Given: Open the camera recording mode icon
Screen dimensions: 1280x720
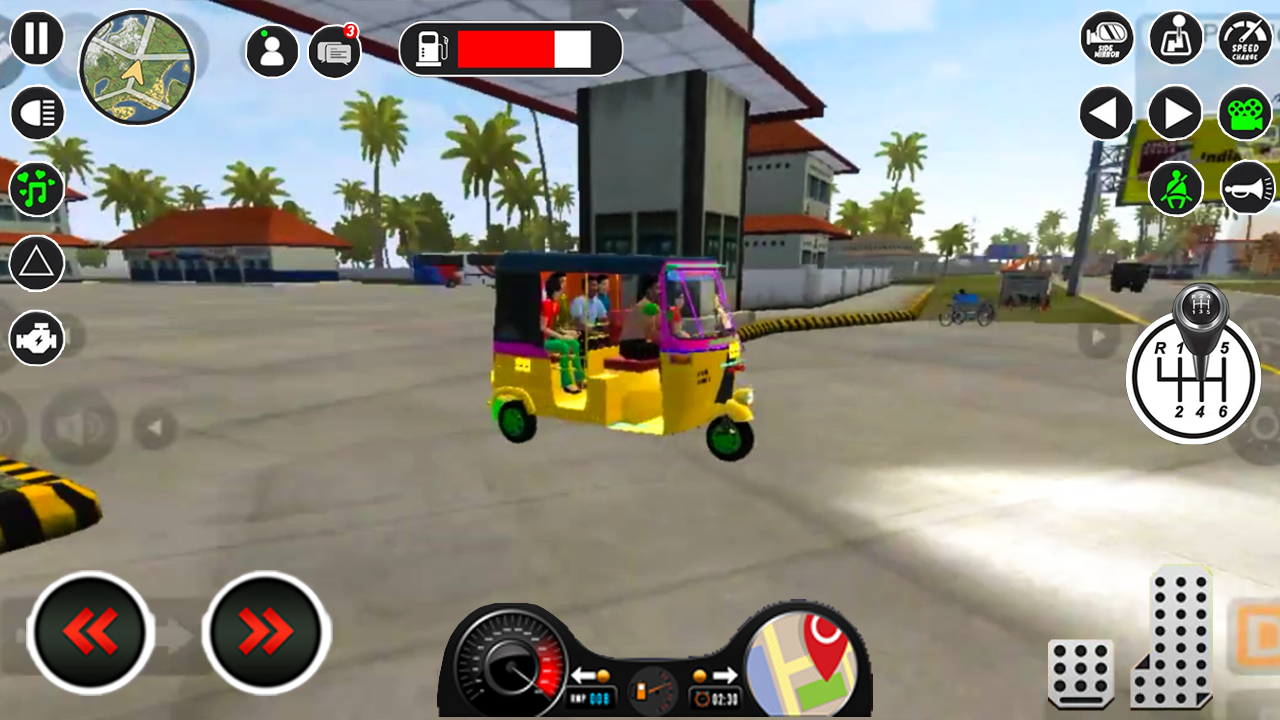Looking at the screenshot, I should (1243, 113).
